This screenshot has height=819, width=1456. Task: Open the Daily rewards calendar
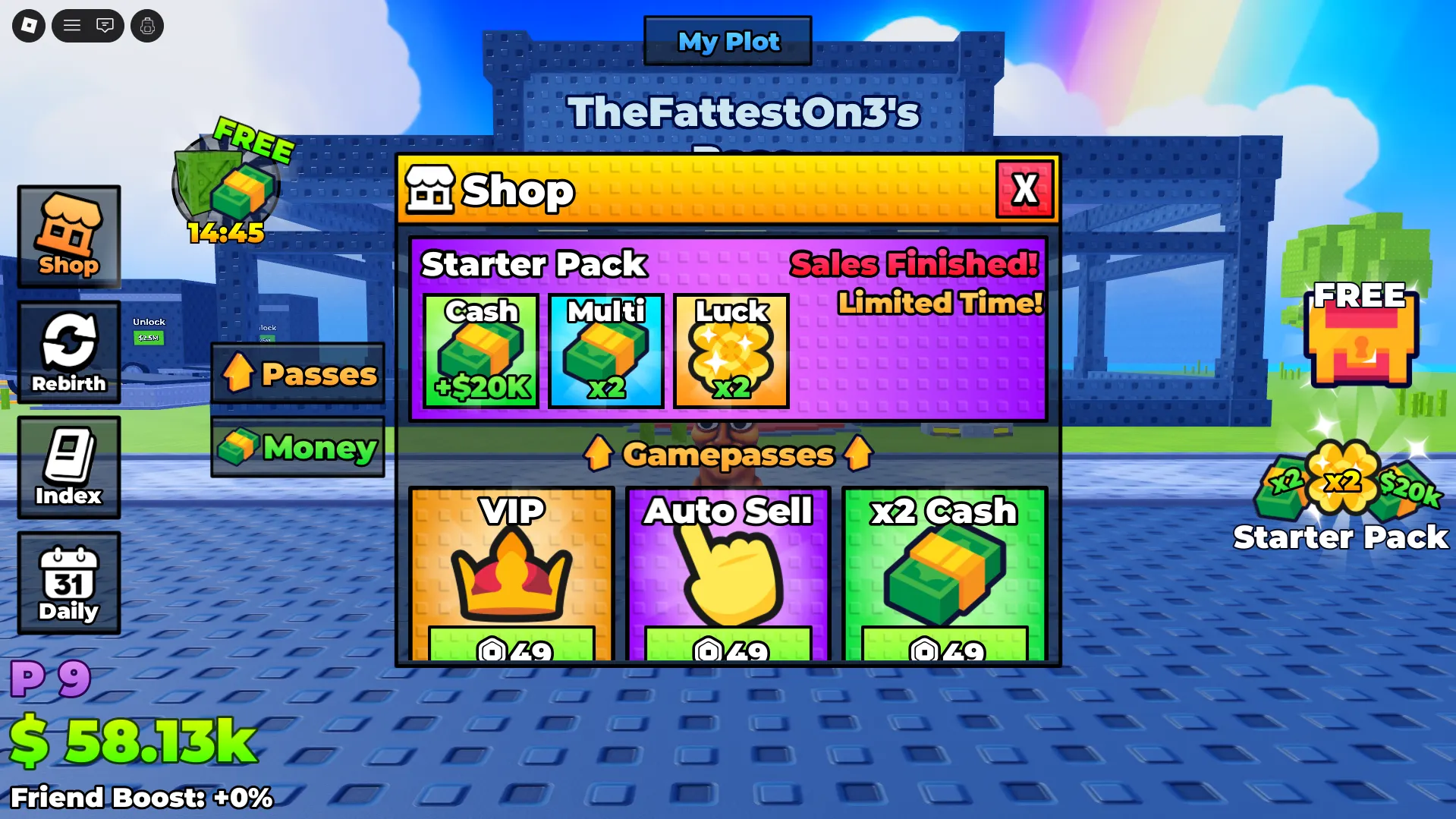pos(69,582)
